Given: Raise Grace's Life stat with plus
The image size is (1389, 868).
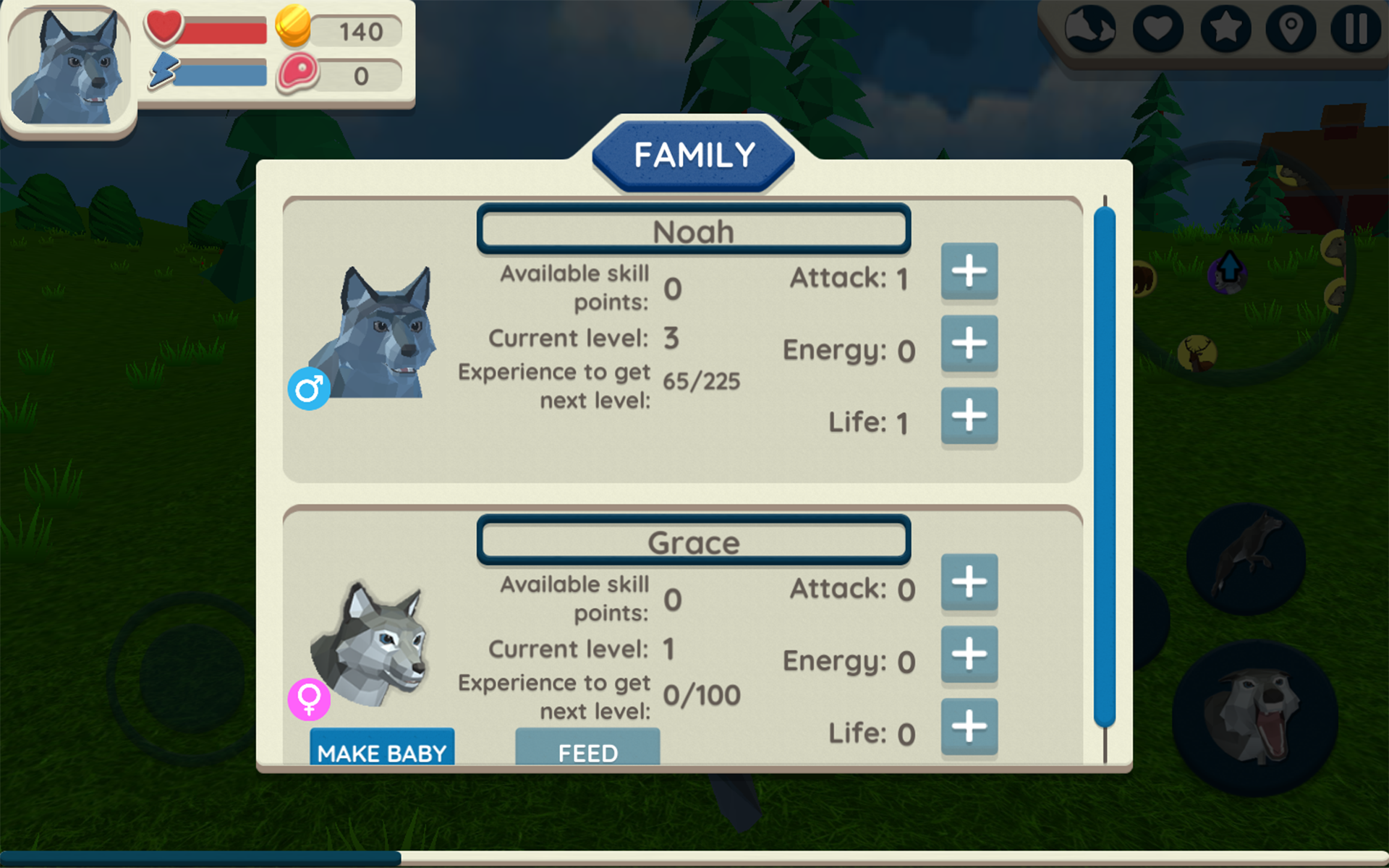Looking at the screenshot, I should click(969, 728).
